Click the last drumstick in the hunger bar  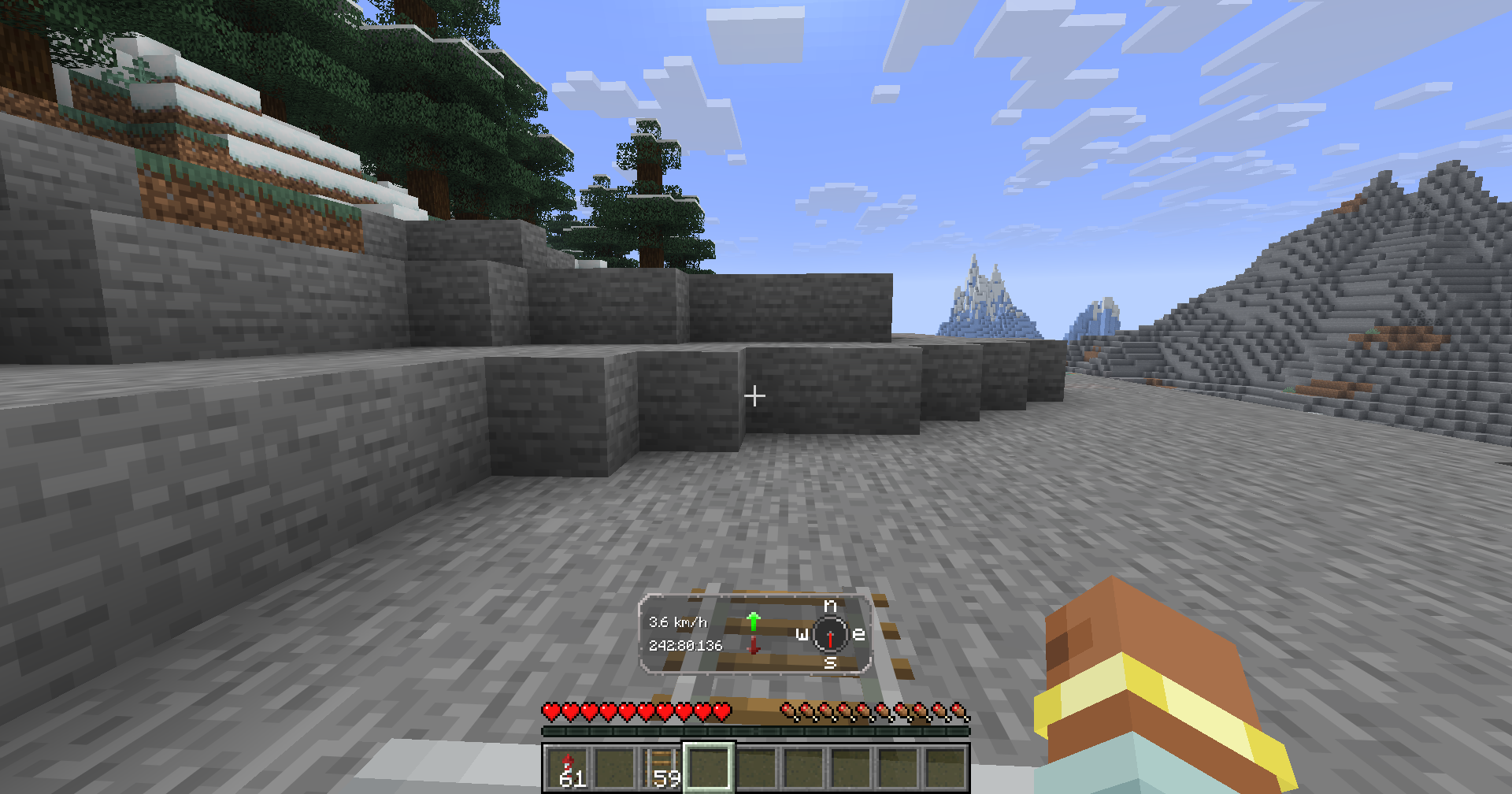962,711
